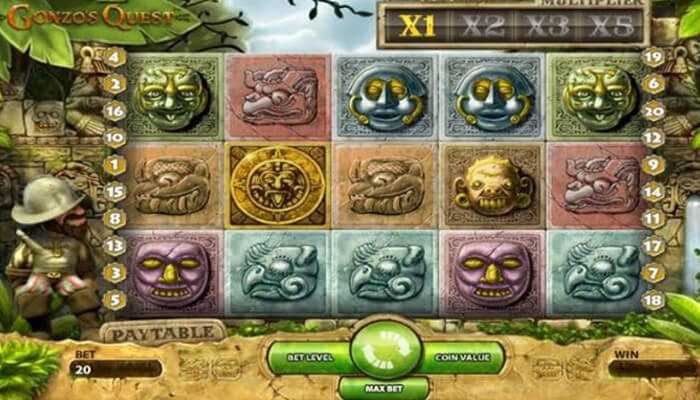The height and width of the screenshot is (400, 700).
Task: Select payline number 17 marker
Action: pyautogui.click(x=654, y=245)
